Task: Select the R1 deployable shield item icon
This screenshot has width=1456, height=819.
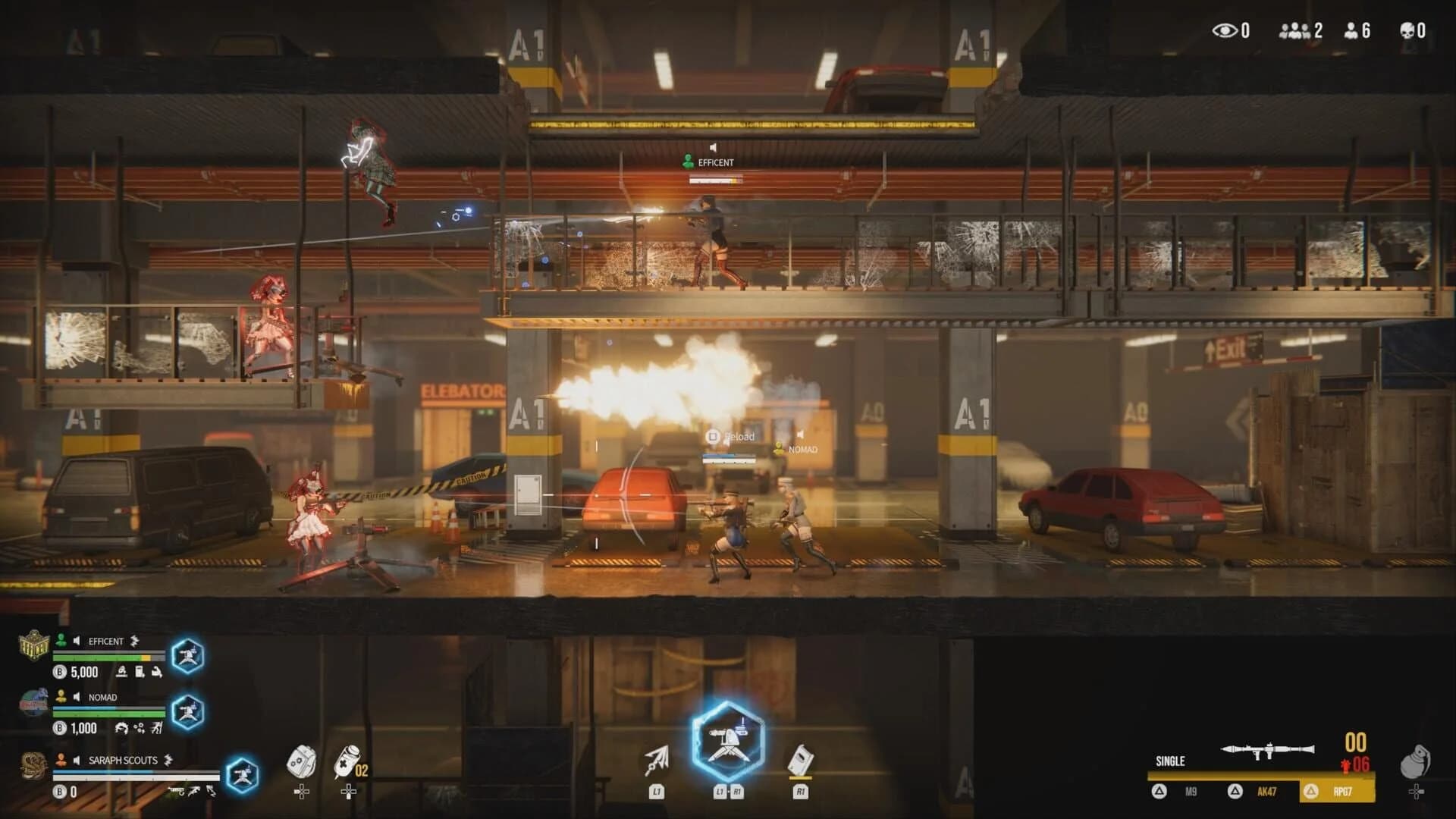Action: [801, 758]
